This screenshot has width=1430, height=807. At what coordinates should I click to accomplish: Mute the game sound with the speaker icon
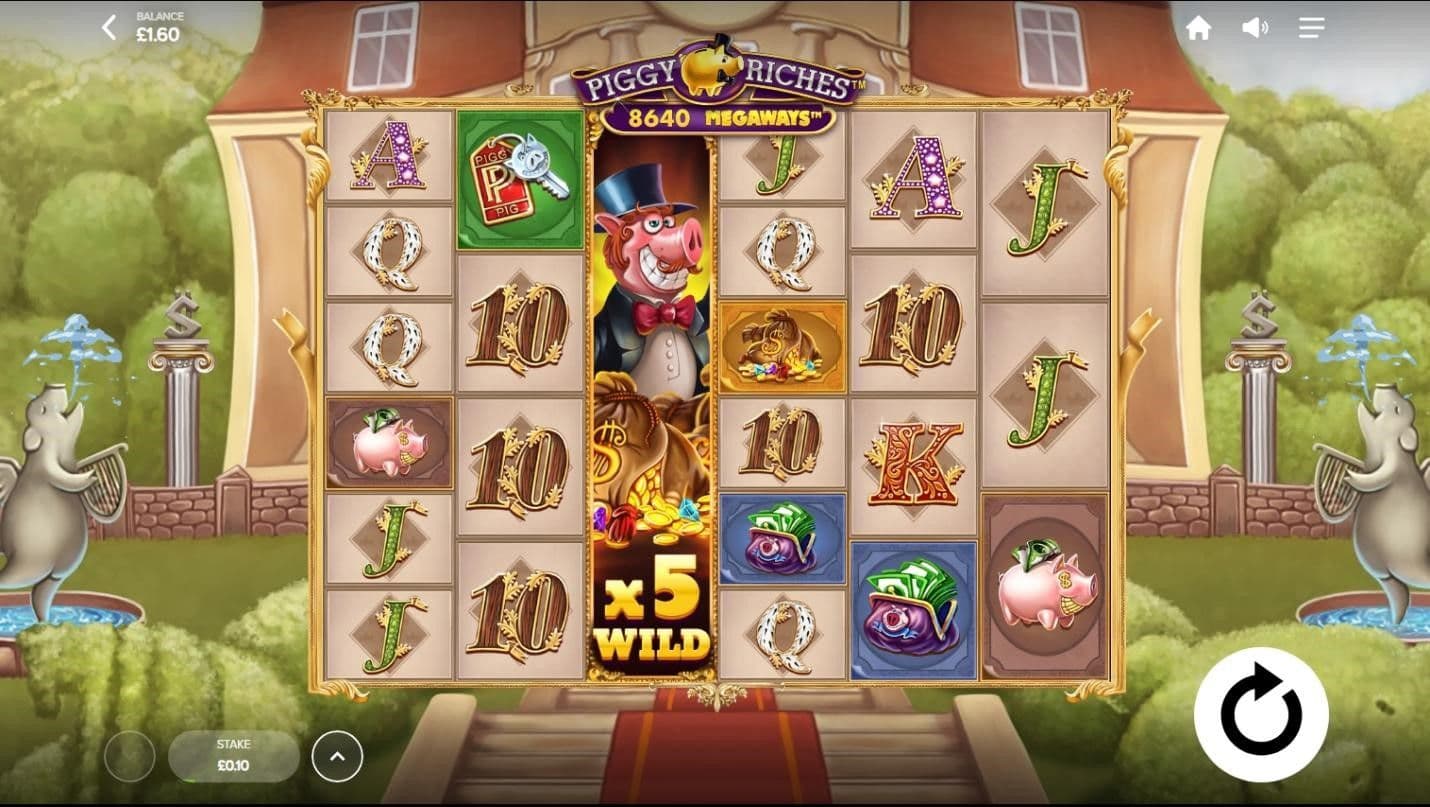point(1254,27)
